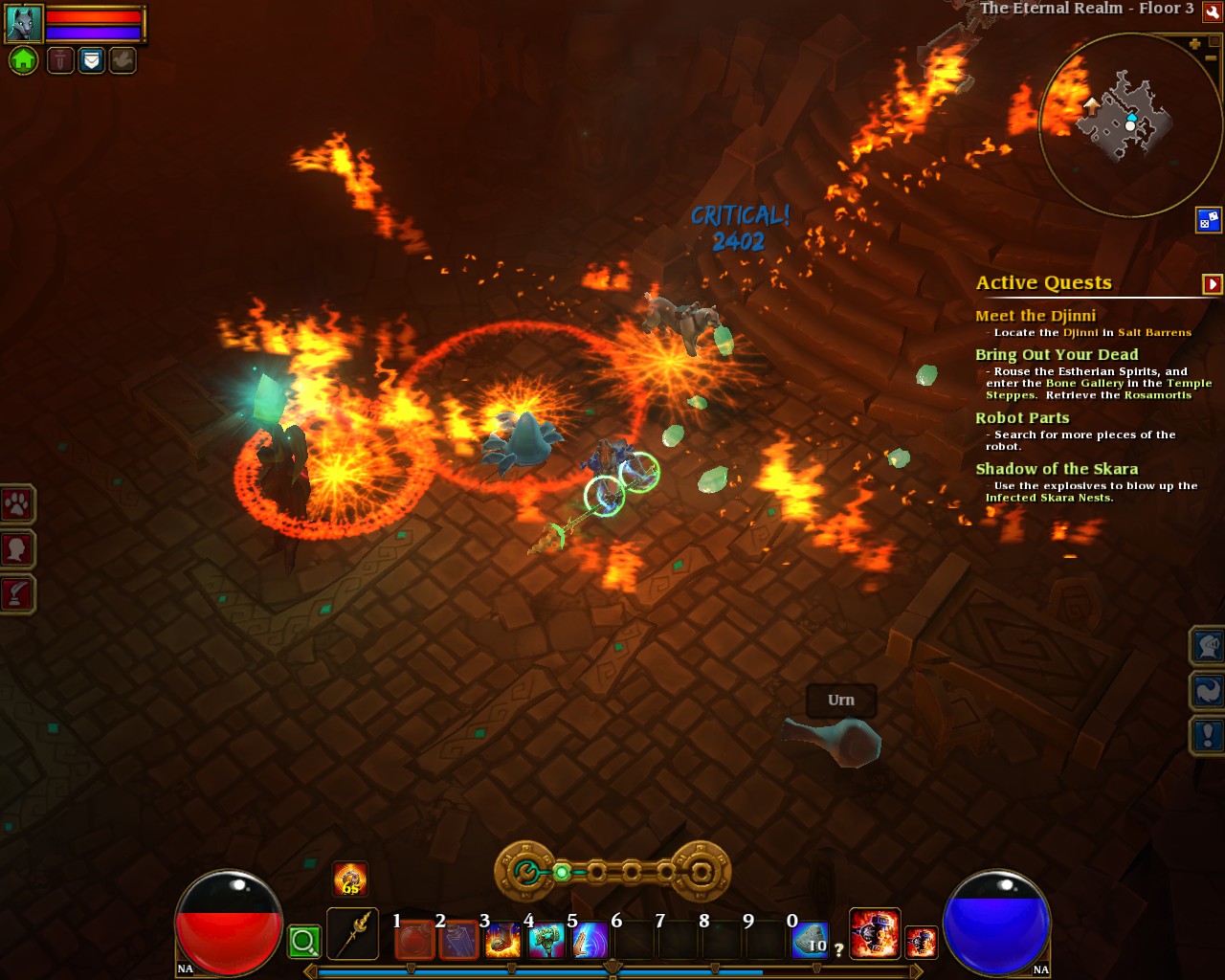Click the circular minimap
The width and height of the screenshot is (1225, 980).
pos(1129,124)
